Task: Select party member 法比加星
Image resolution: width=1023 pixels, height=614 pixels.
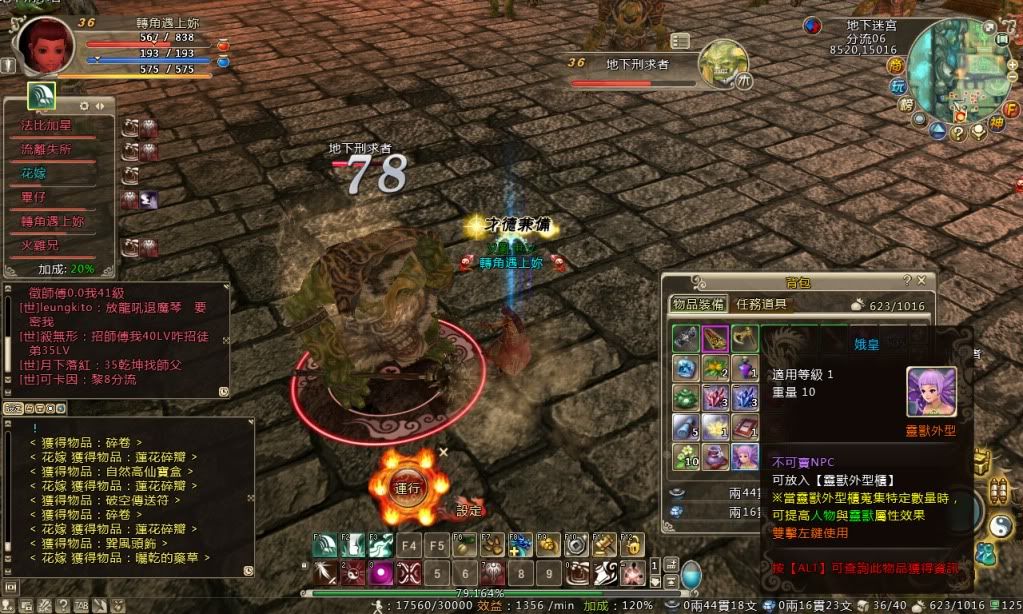Action: click(46, 125)
